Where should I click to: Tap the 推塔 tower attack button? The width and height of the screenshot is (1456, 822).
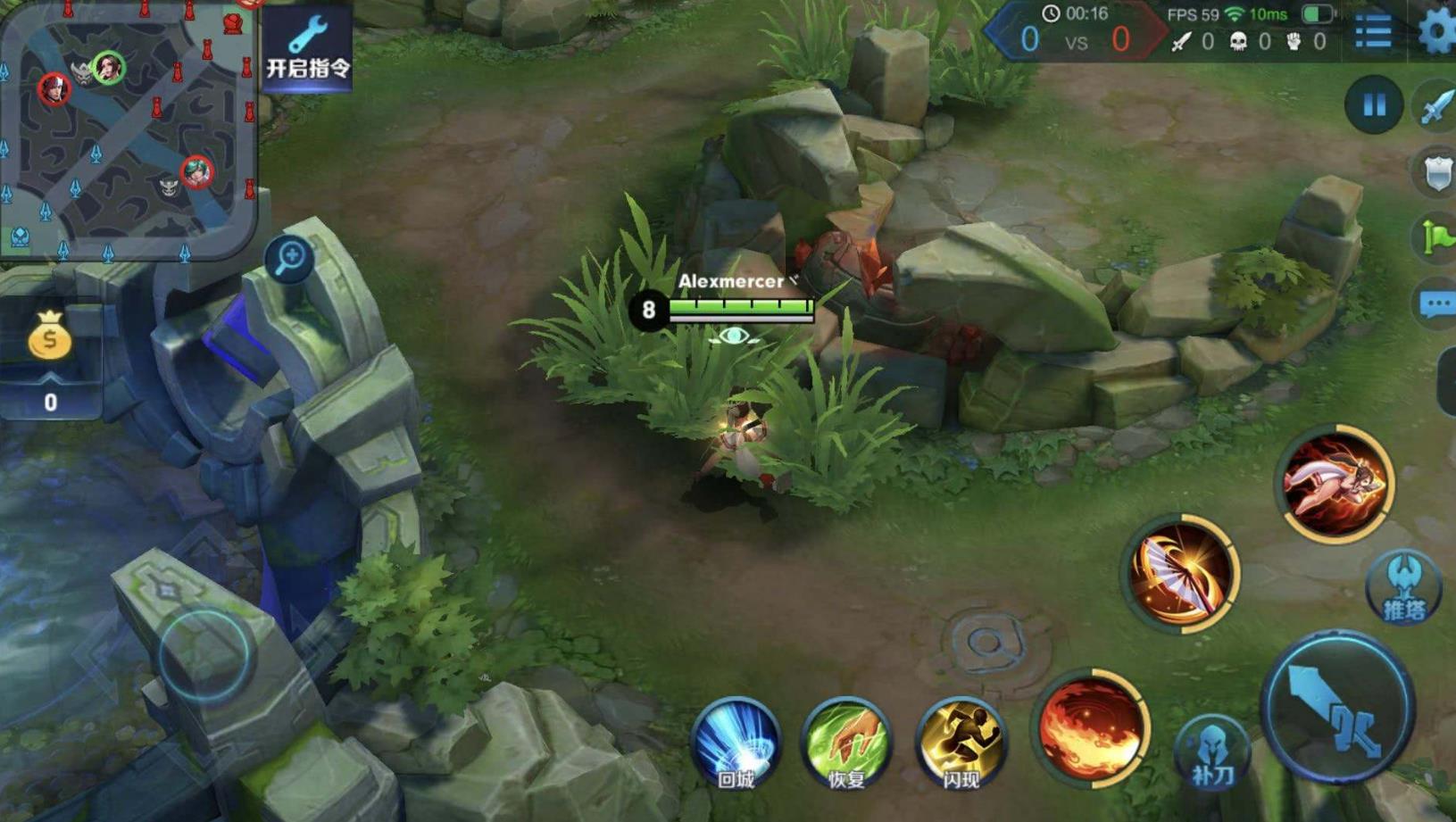point(1403,587)
